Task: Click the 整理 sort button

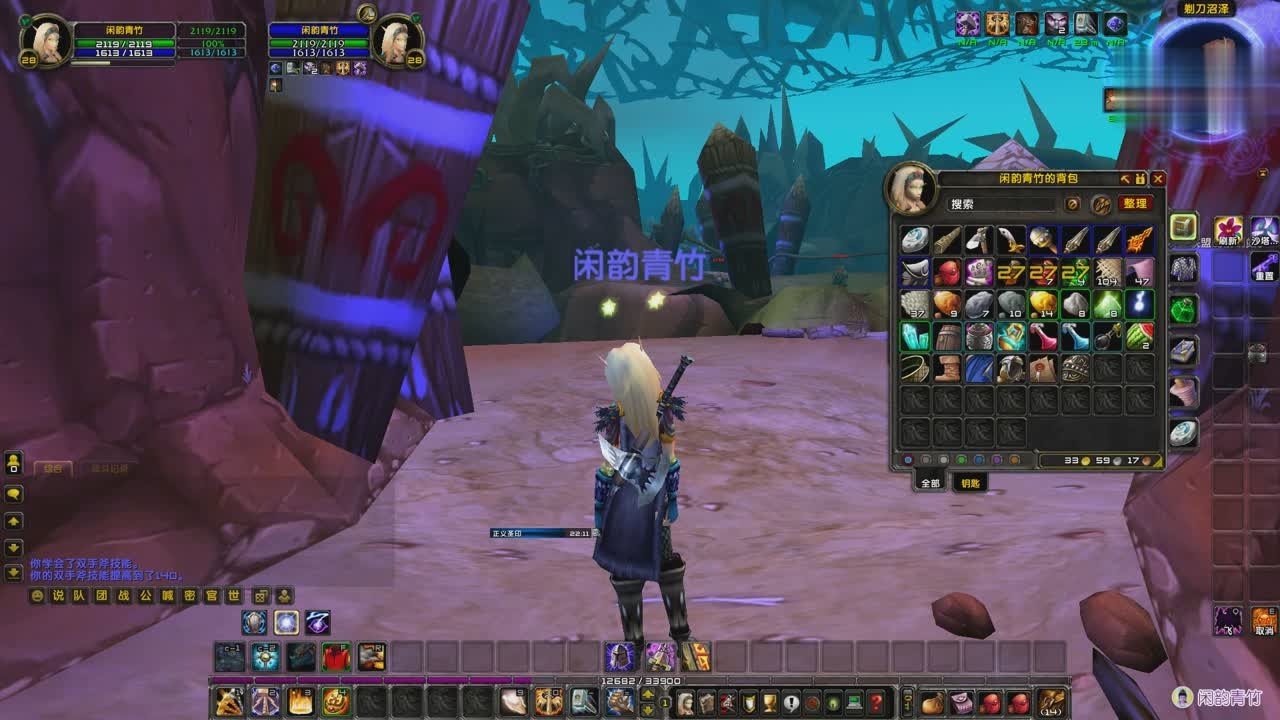Action: pyautogui.click(x=1134, y=203)
